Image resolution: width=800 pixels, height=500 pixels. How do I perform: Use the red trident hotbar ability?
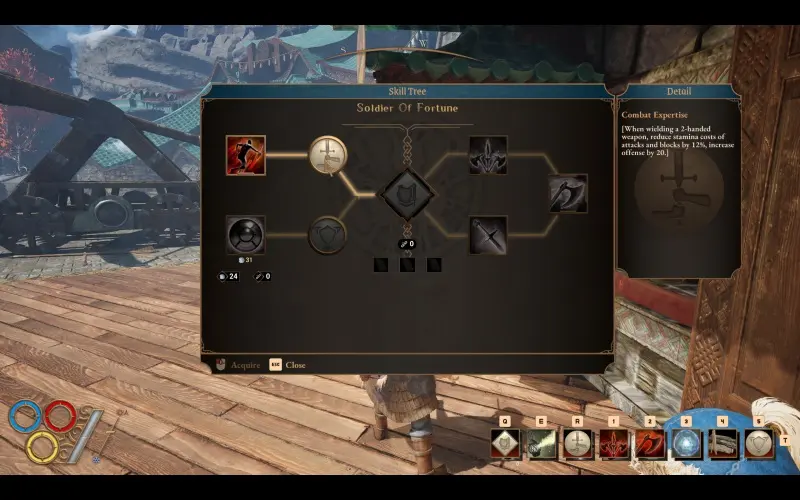click(613, 443)
